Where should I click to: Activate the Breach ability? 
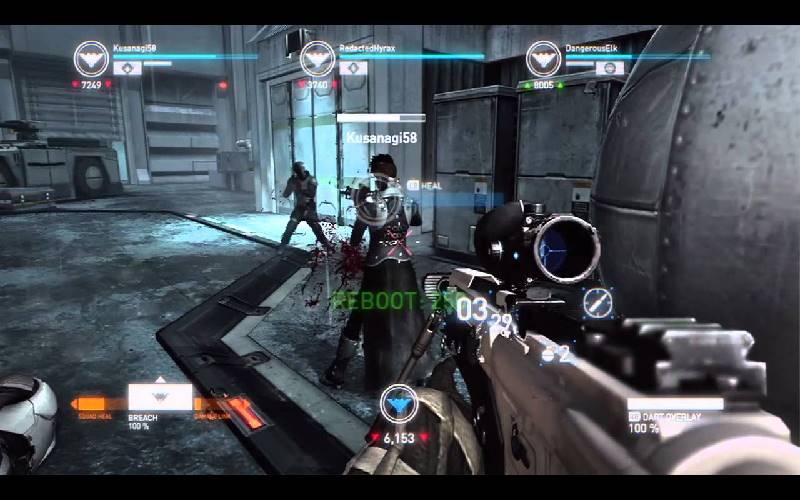tap(160, 397)
